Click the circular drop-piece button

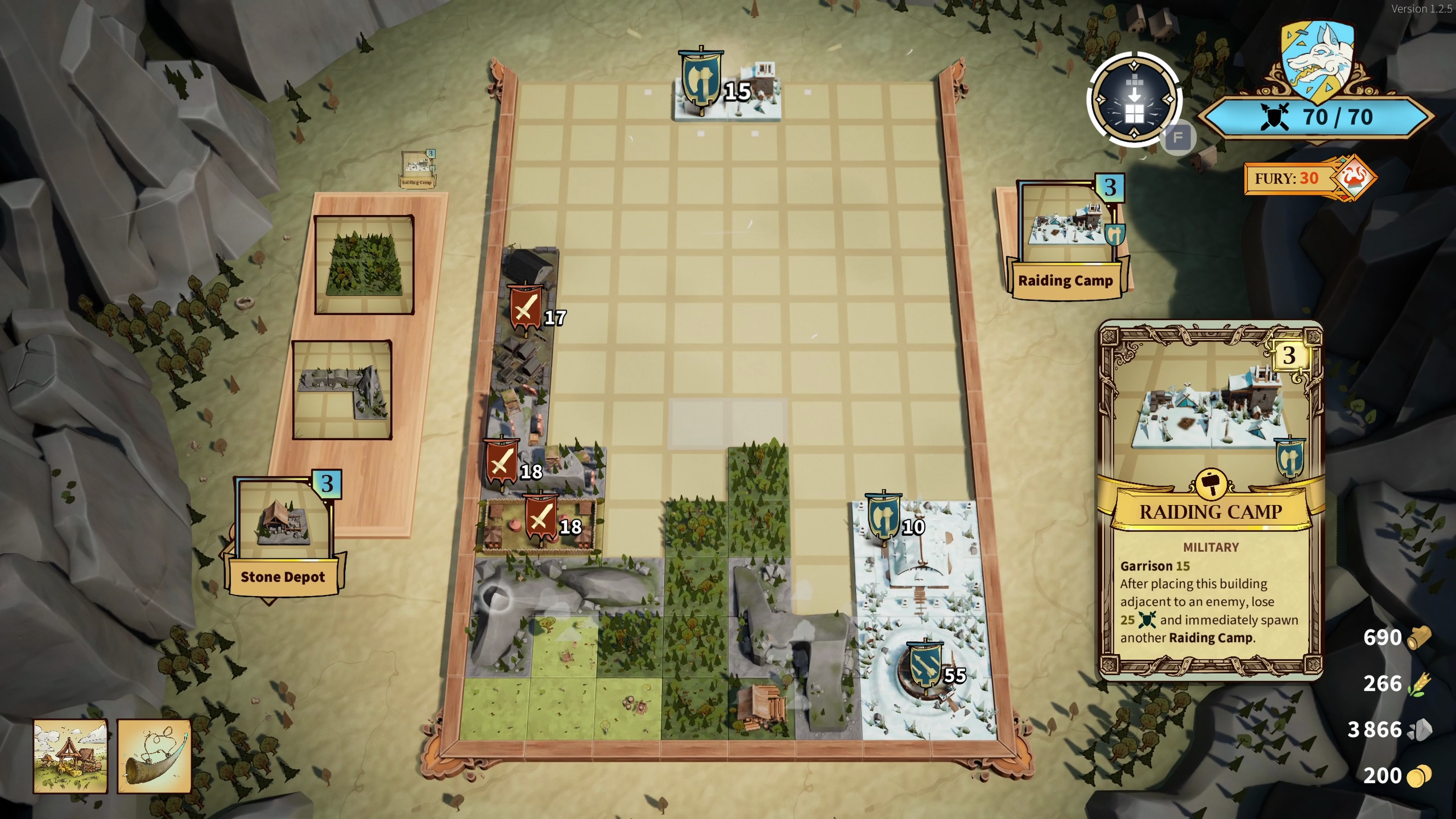1134,100
